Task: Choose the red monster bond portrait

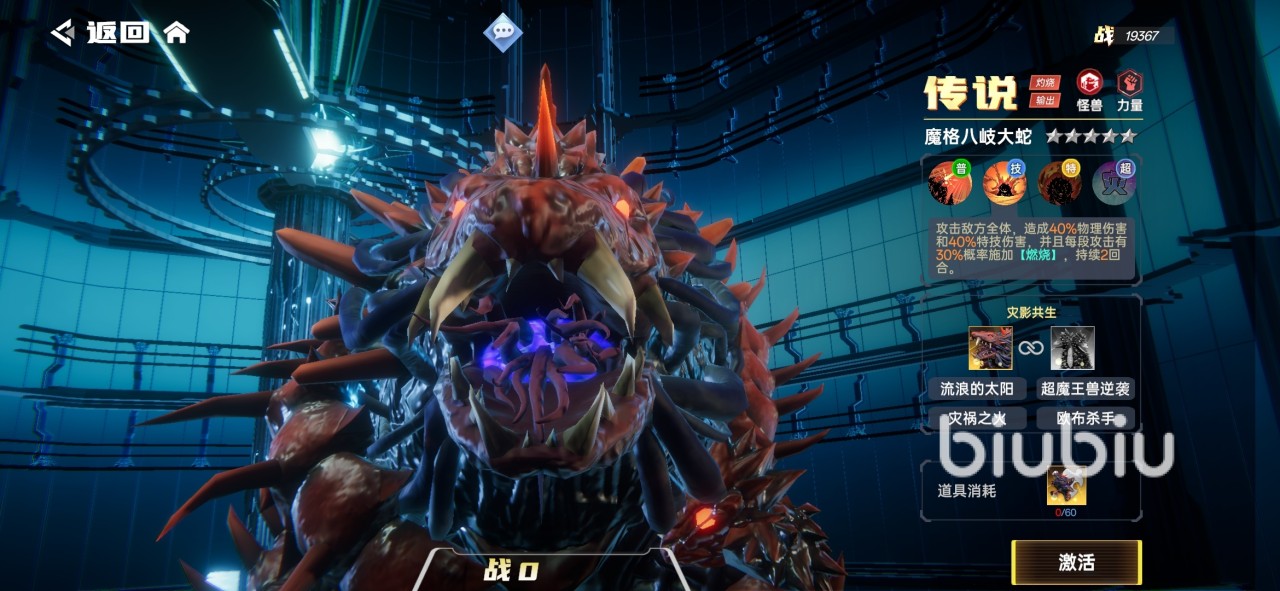Action: [x=989, y=348]
